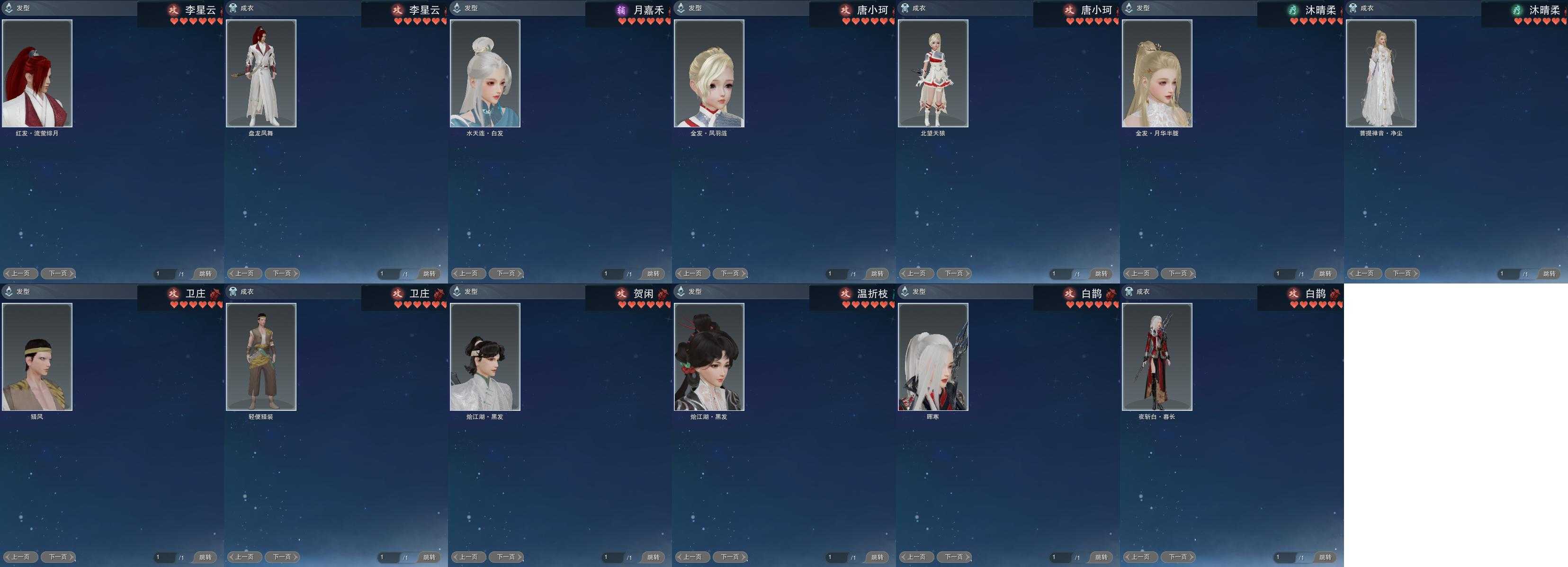Go to previous page in 温折枝's hairstyle panel
The image size is (1568, 567).
coord(692,557)
